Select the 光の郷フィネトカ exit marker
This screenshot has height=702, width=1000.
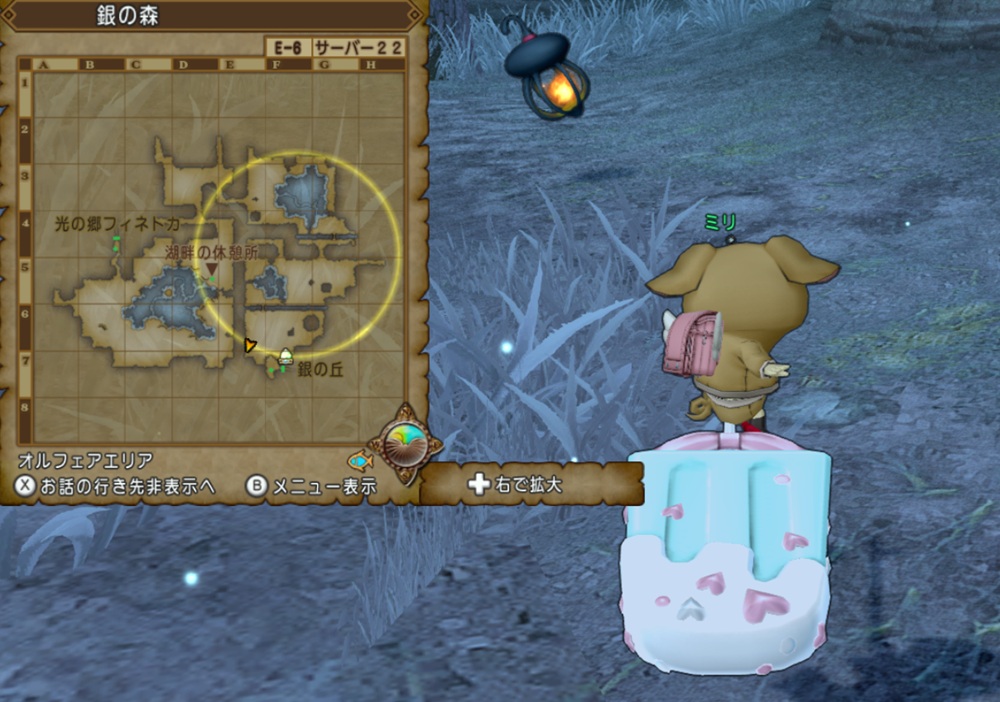pyautogui.click(x=116, y=242)
